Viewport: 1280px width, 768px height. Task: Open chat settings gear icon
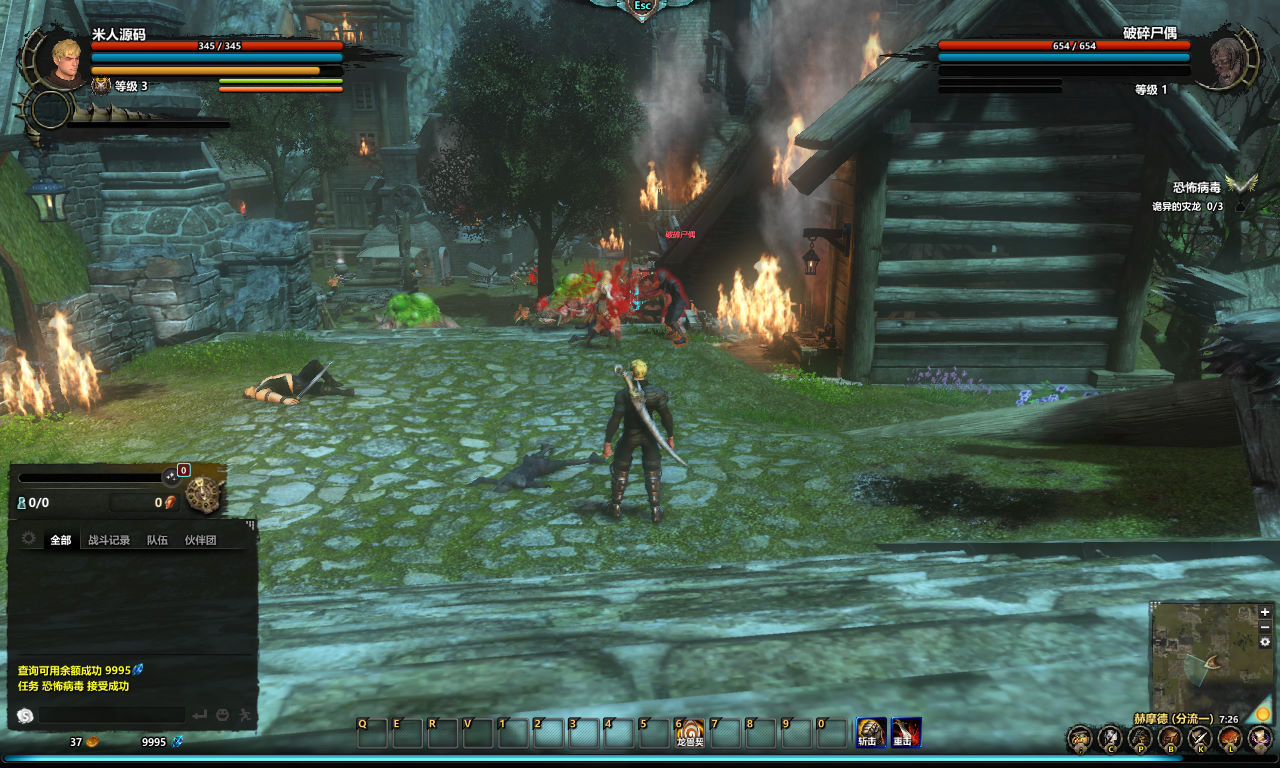pos(28,539)
